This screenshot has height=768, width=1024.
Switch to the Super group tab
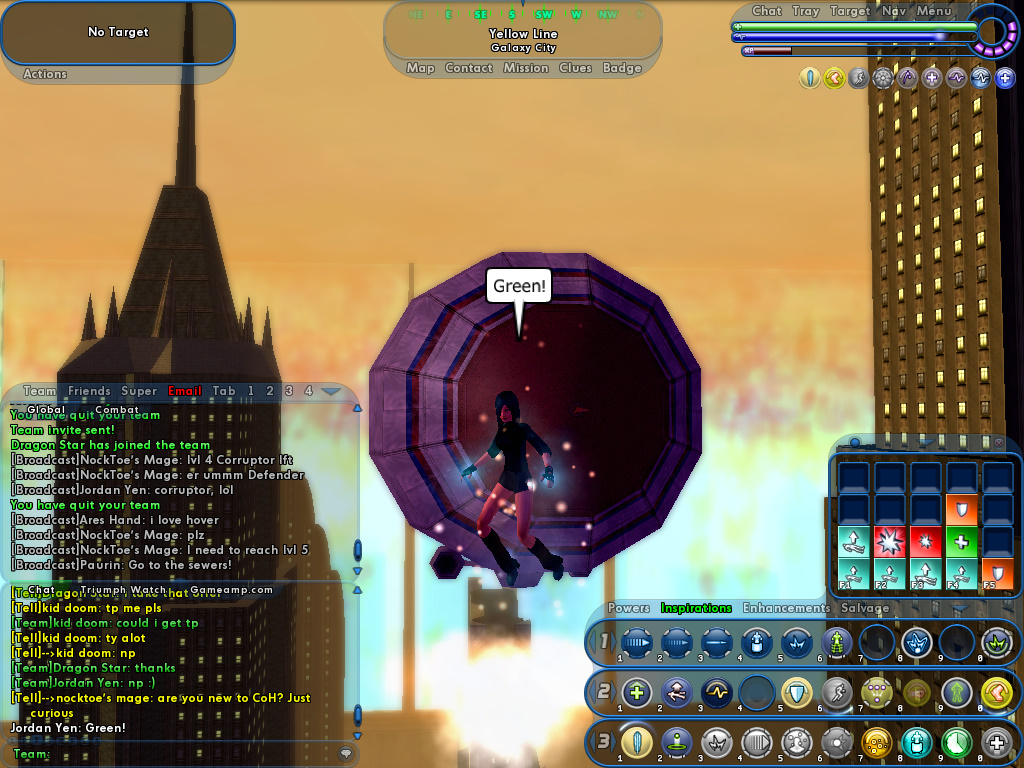pos(139,391)
